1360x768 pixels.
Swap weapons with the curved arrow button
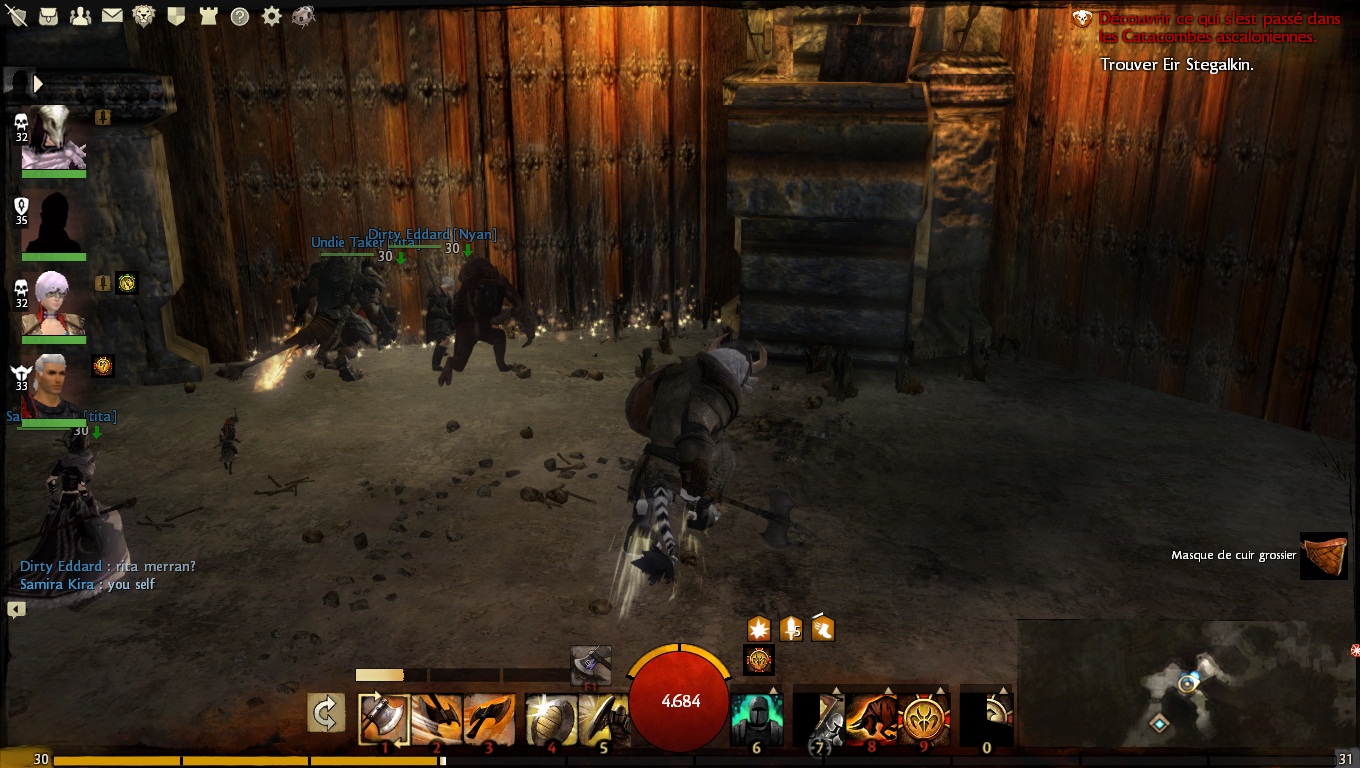click(326, 713)
